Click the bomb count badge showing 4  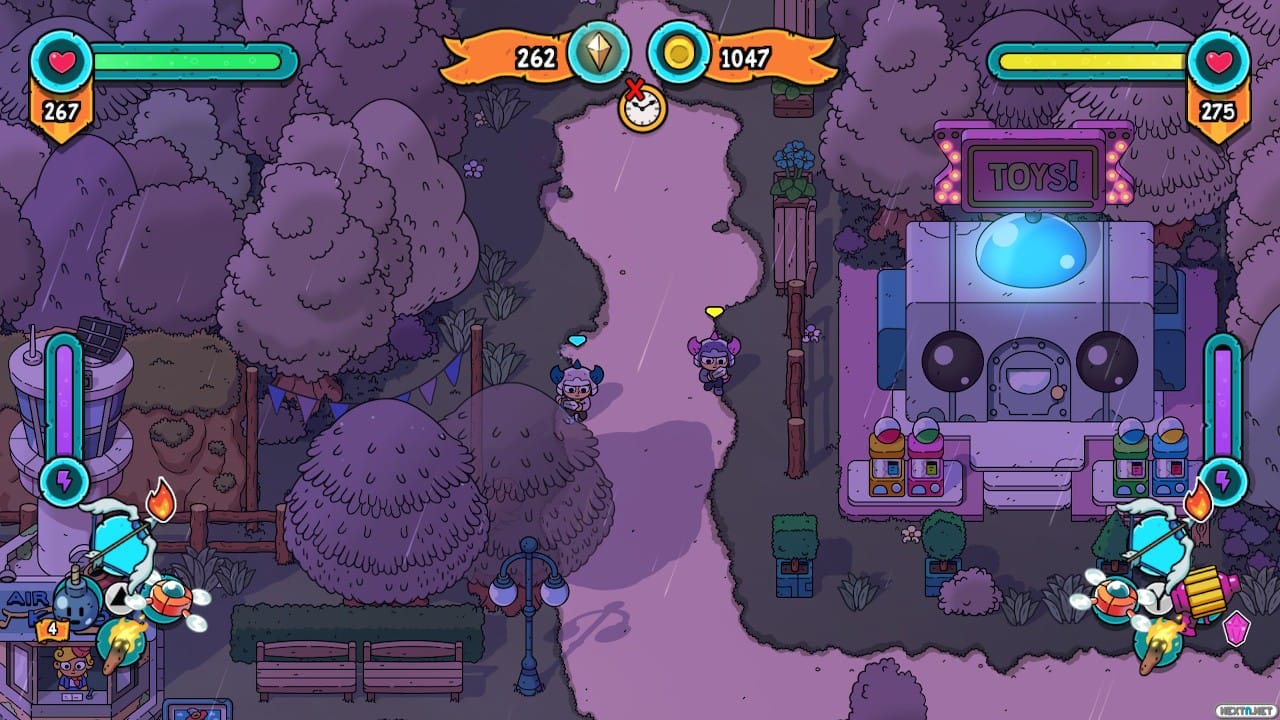51,628
